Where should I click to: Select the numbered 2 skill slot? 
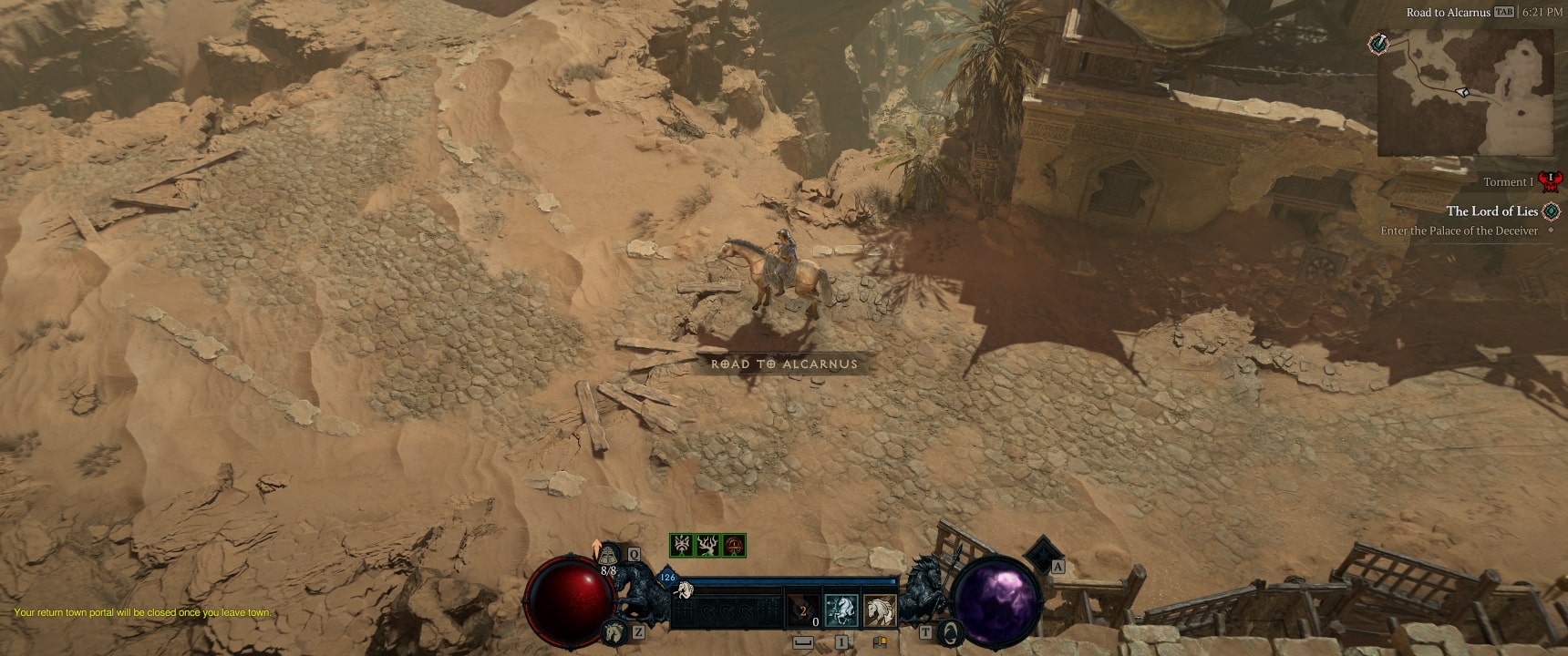802,610
